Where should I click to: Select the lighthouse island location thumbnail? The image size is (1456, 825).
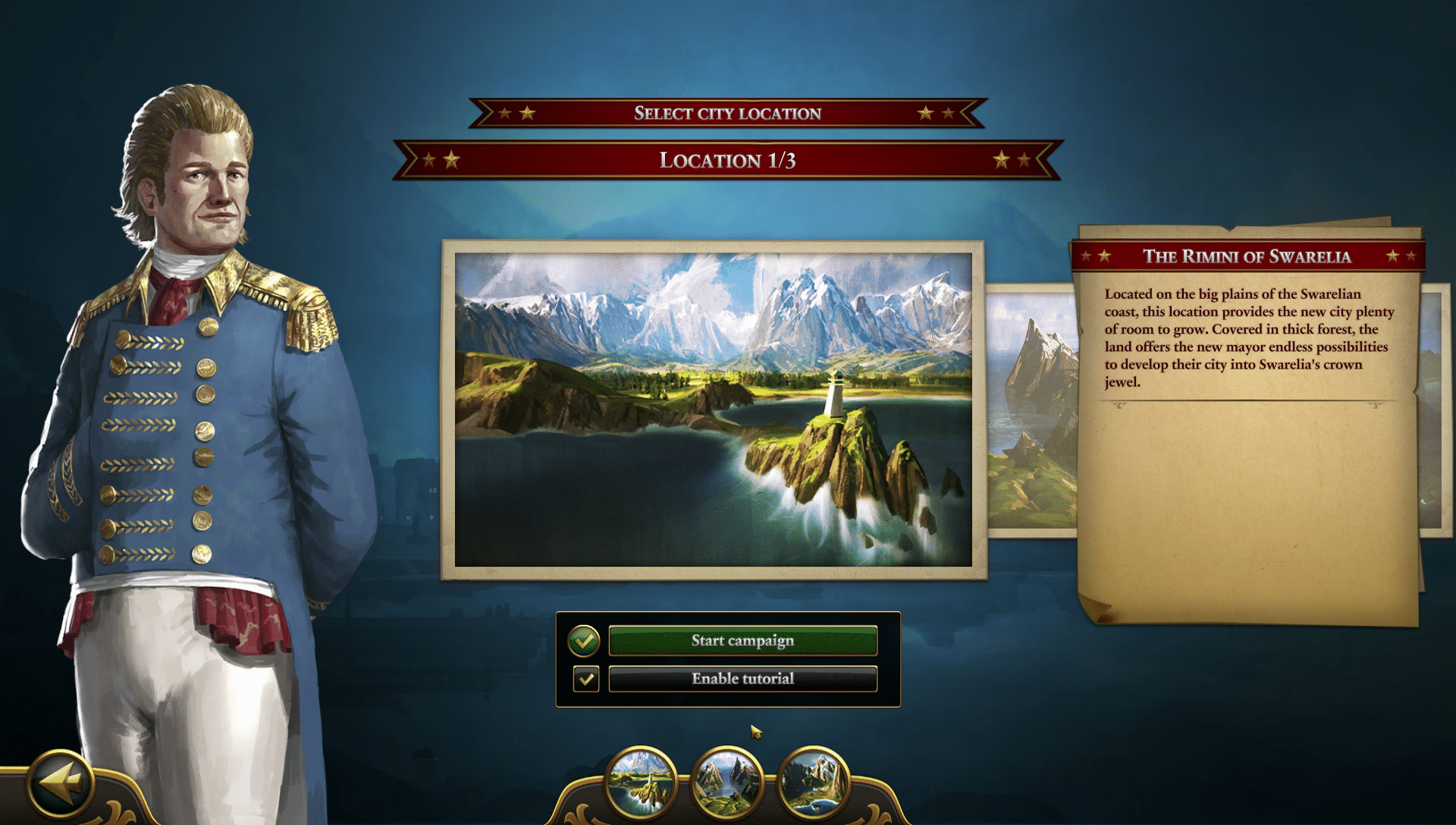pos(641,782)
